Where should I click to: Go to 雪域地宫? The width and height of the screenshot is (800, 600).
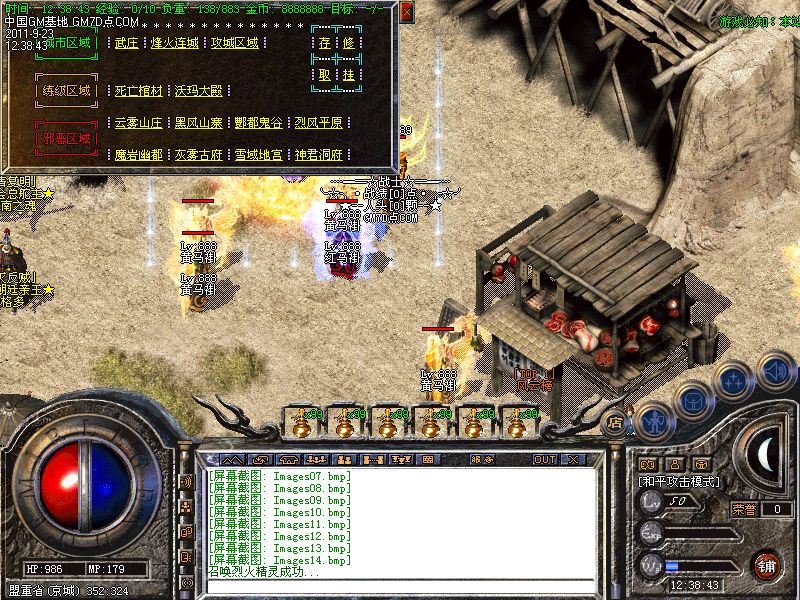[x=258, y=155]
